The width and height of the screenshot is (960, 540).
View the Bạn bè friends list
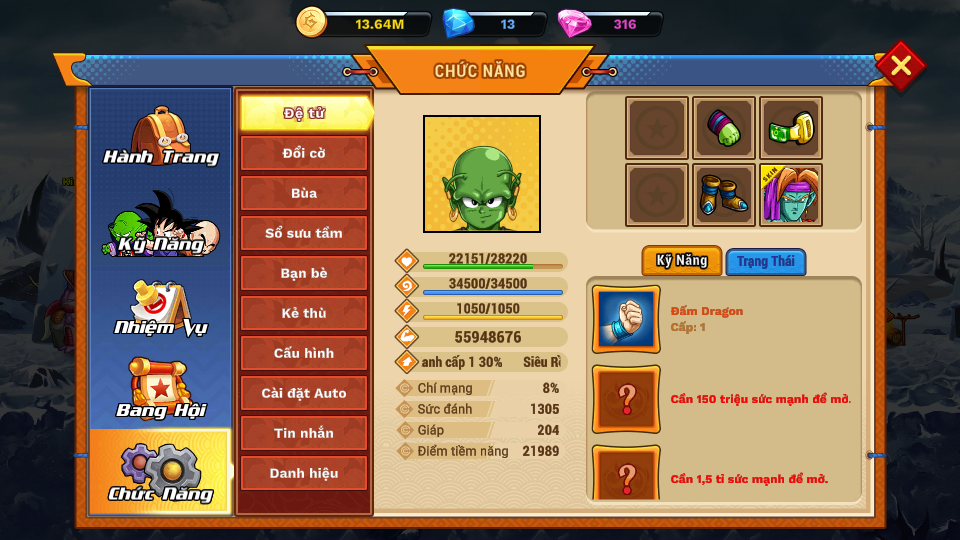click(x=304, y=273)
